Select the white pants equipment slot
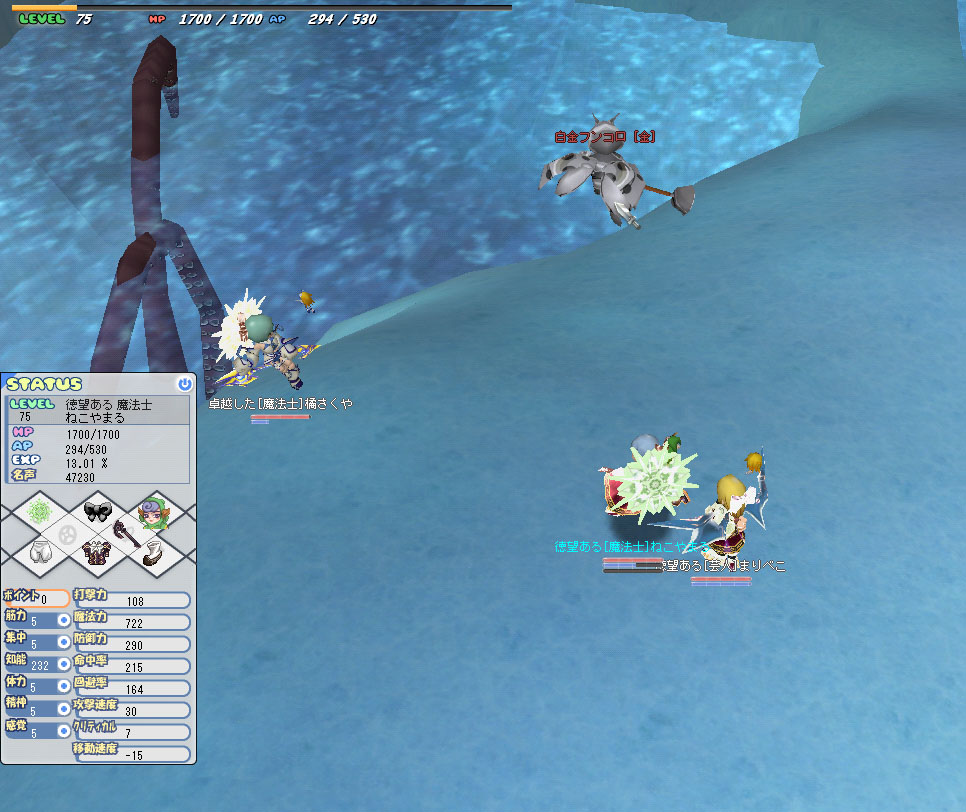Screen dimensions: 966x812 40,553
